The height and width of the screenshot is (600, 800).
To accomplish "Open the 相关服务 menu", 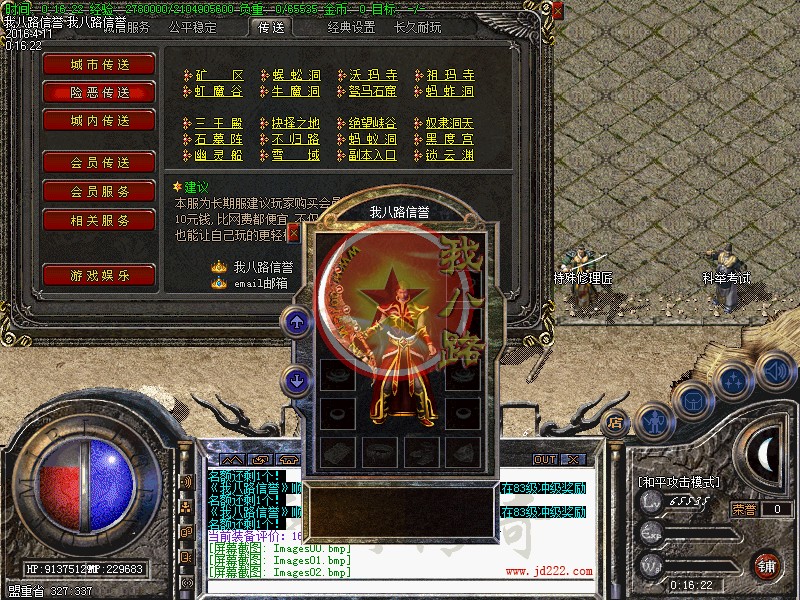I will click(99, 220).
